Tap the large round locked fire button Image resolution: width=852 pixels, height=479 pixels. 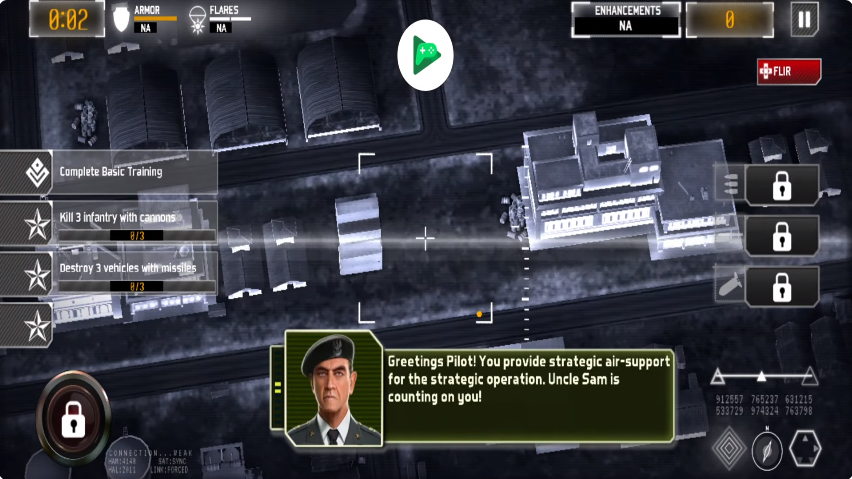pyautogui.click(x=73, y=420)
